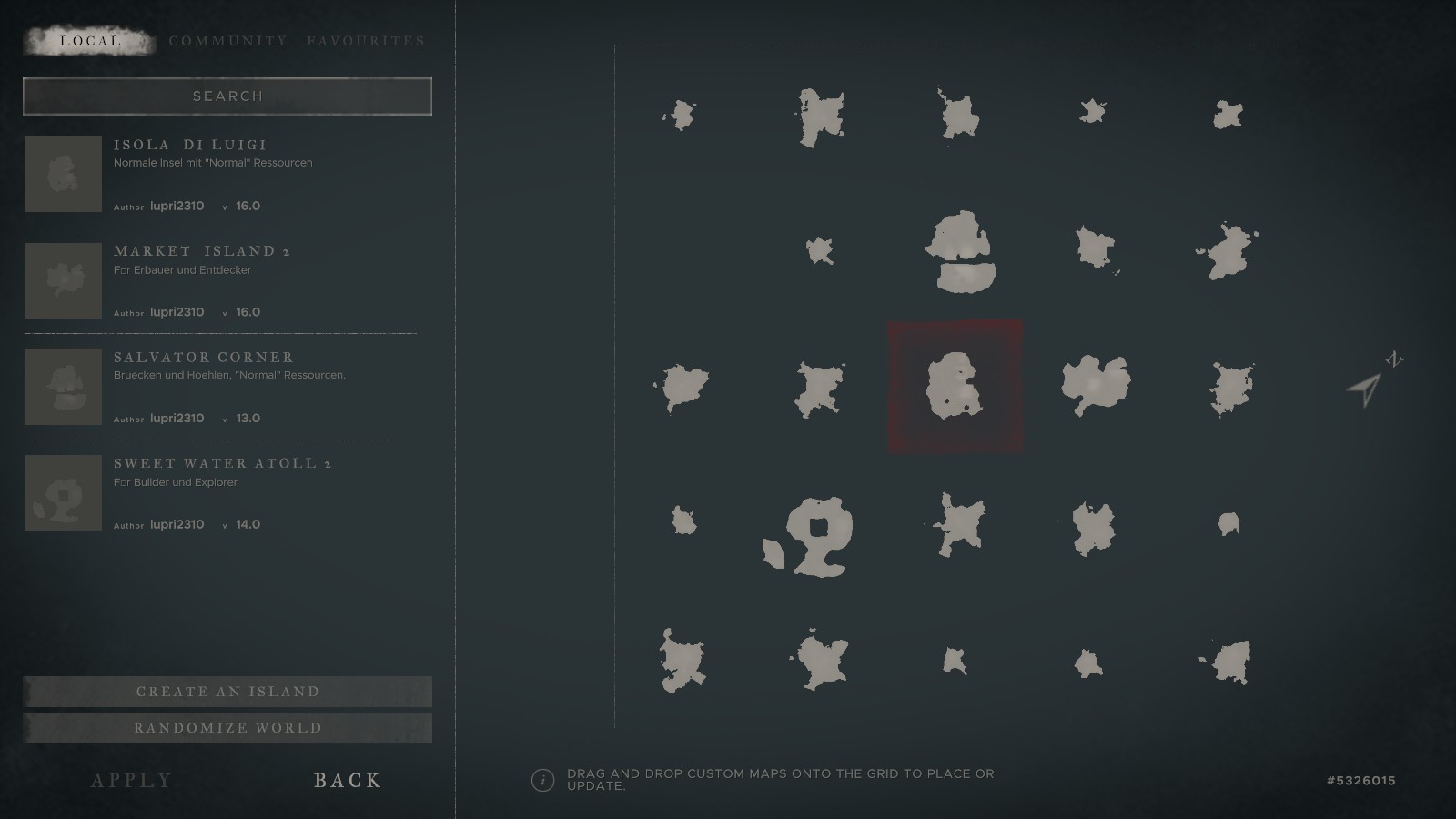1456x819 pixels.
Task: Randomize the world layout
Action: (x=227, y=728)
